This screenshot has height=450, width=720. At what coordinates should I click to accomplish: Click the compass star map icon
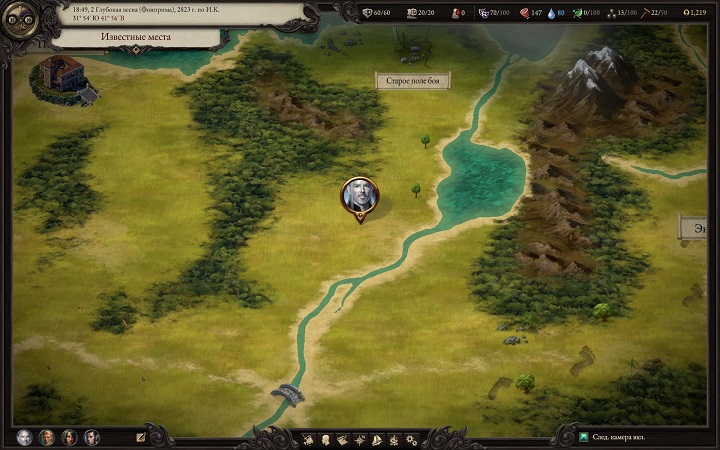(x=360, y=440)
